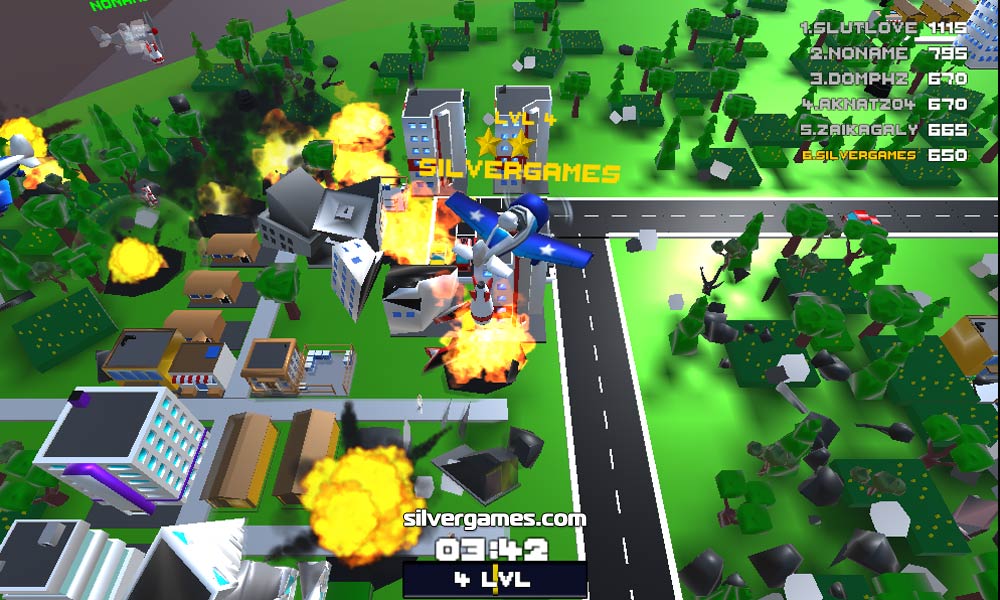This screenshot has height=600, width=1000.
Task: Select the DOMPHZ leaderboard row
Action: [887, 78]
